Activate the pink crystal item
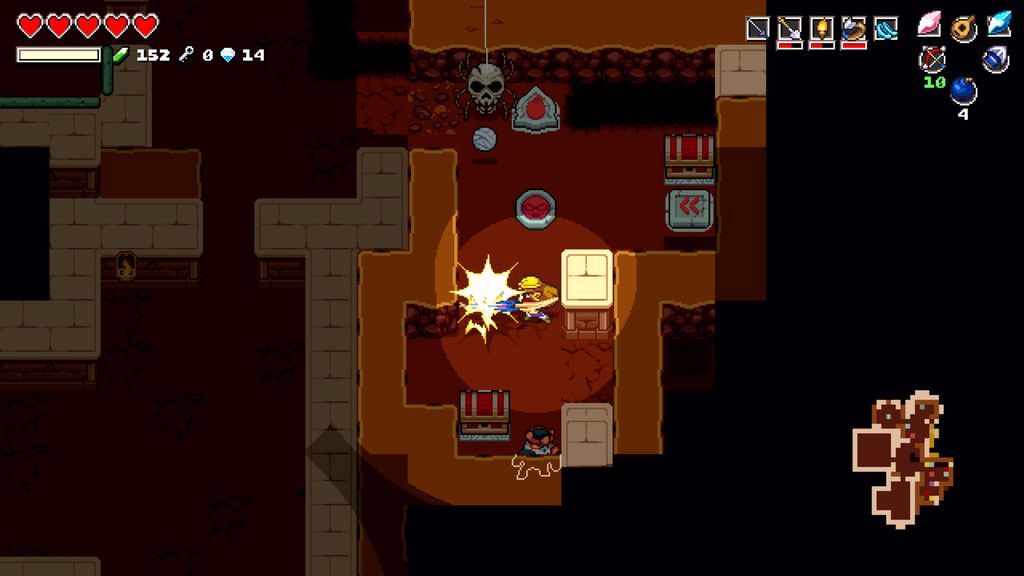Viewport: 1024px width, 576px height. pyautogui.click(x=931, y=27)
